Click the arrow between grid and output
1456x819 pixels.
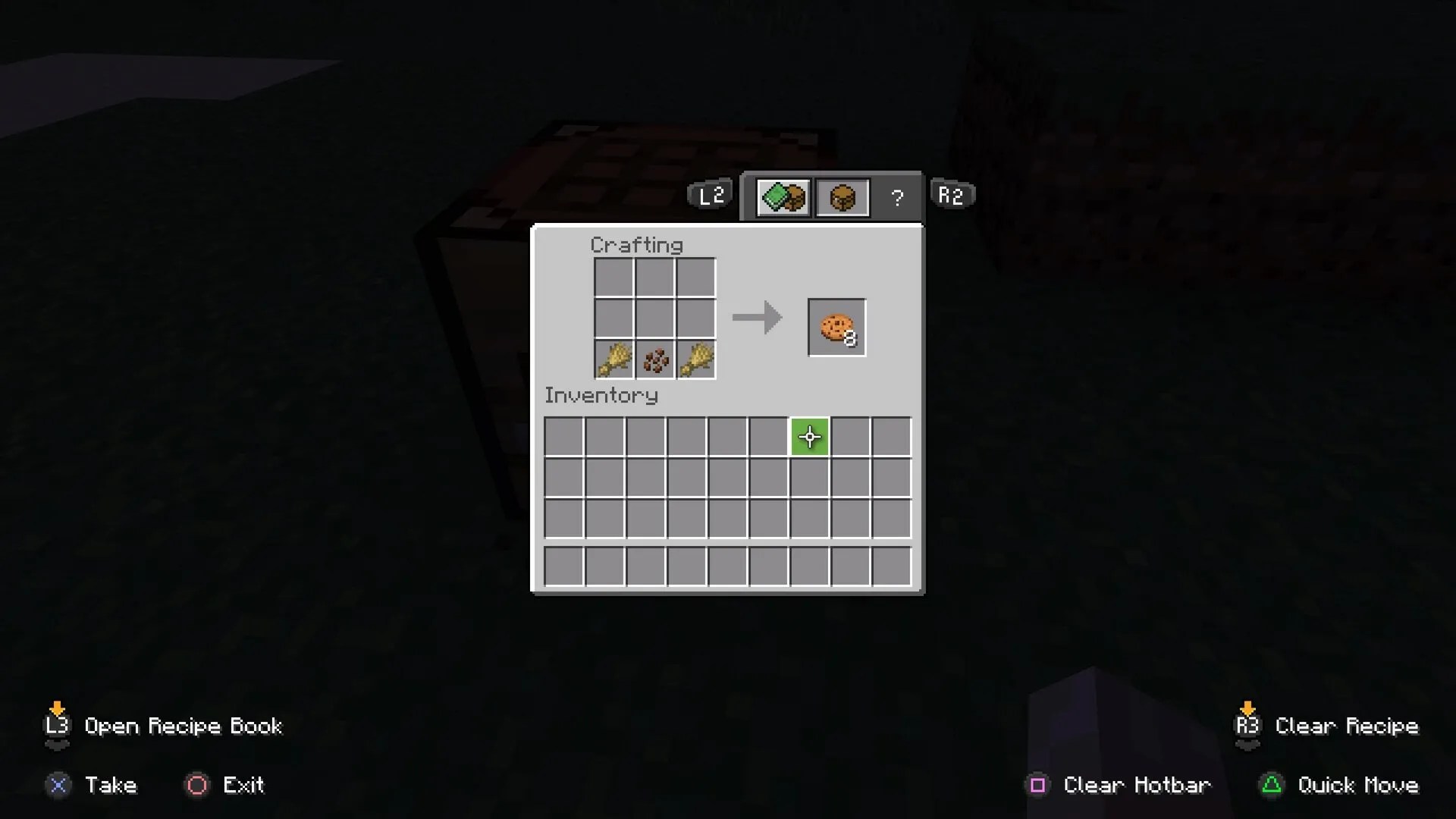(x=757, y=317)
